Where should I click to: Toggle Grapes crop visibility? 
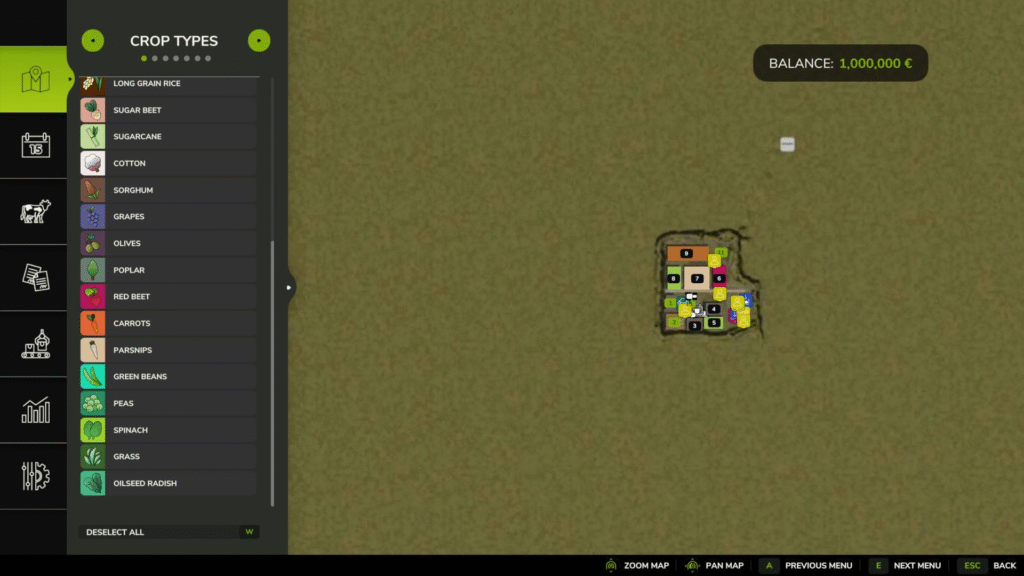click(168, 217)
